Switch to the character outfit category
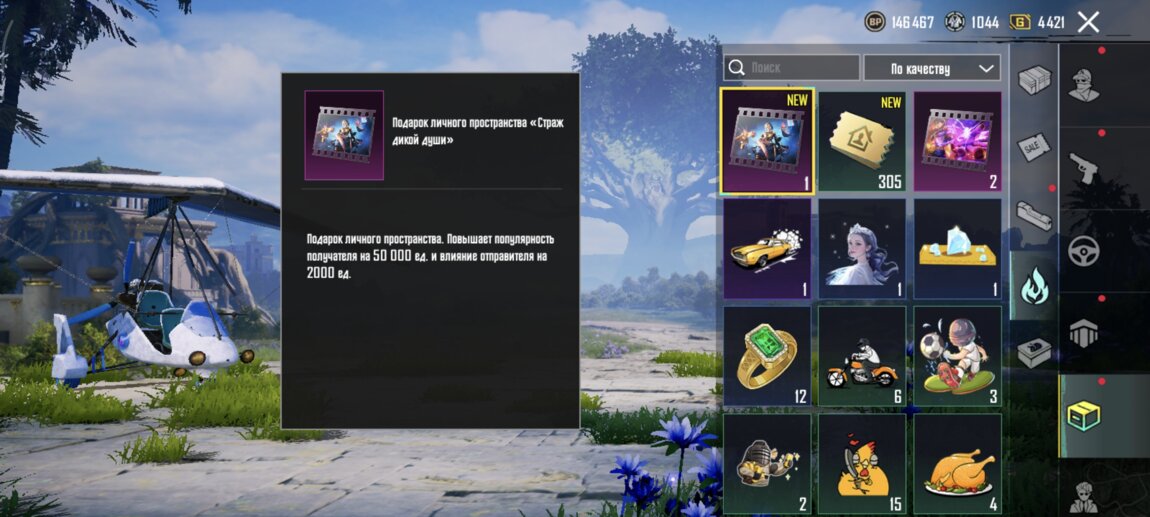This screenshot has width=1150, height=517. 1084,84
